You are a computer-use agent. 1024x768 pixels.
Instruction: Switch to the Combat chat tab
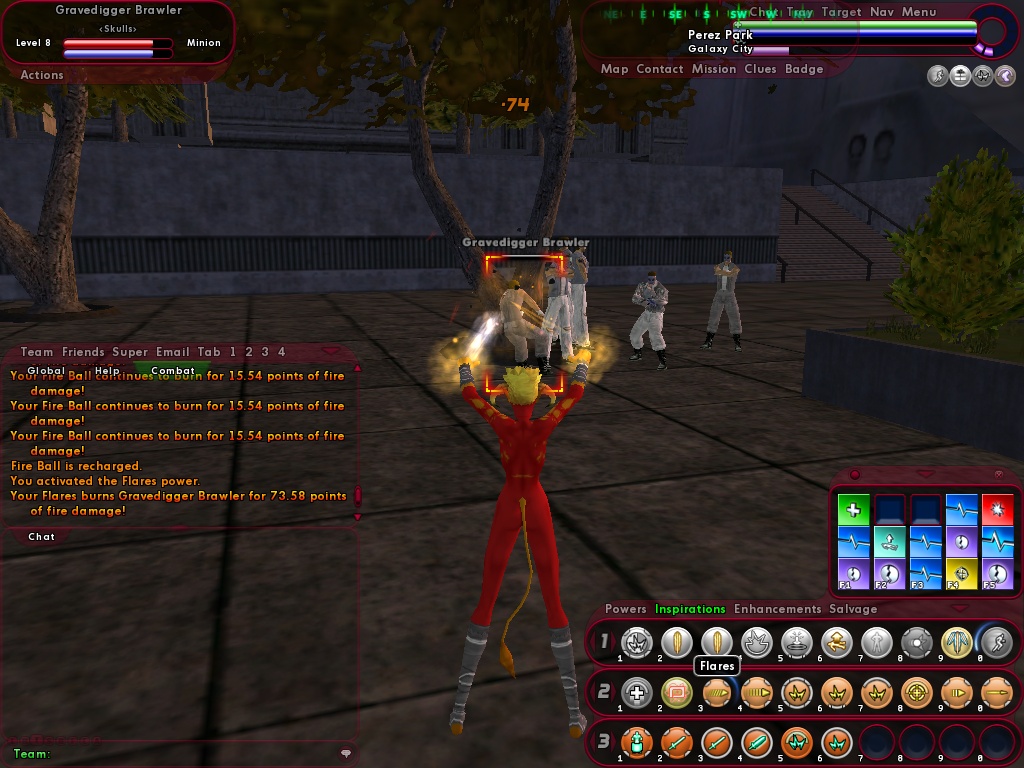(173, 371)
